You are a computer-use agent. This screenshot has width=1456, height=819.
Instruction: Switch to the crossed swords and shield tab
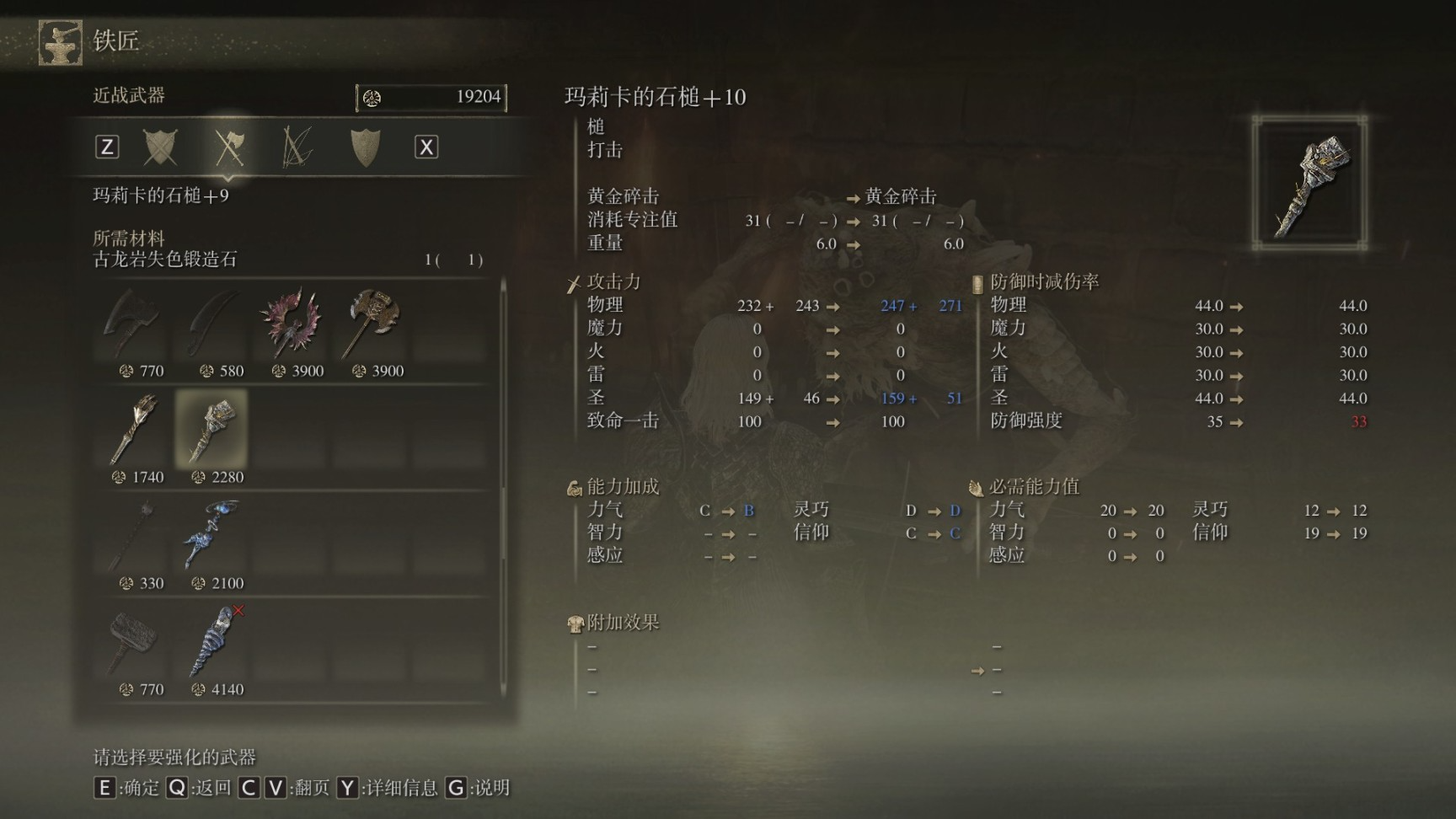tap(160, 147)
